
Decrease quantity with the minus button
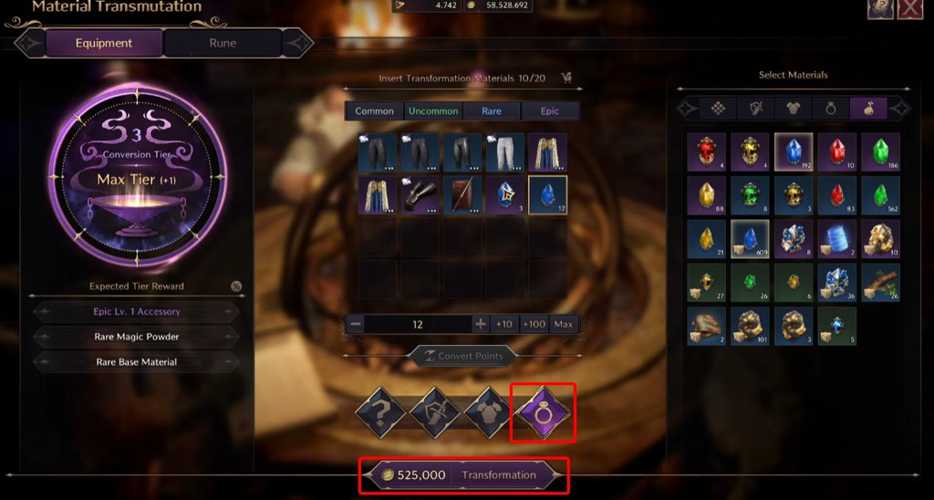(x=354, y=324)
